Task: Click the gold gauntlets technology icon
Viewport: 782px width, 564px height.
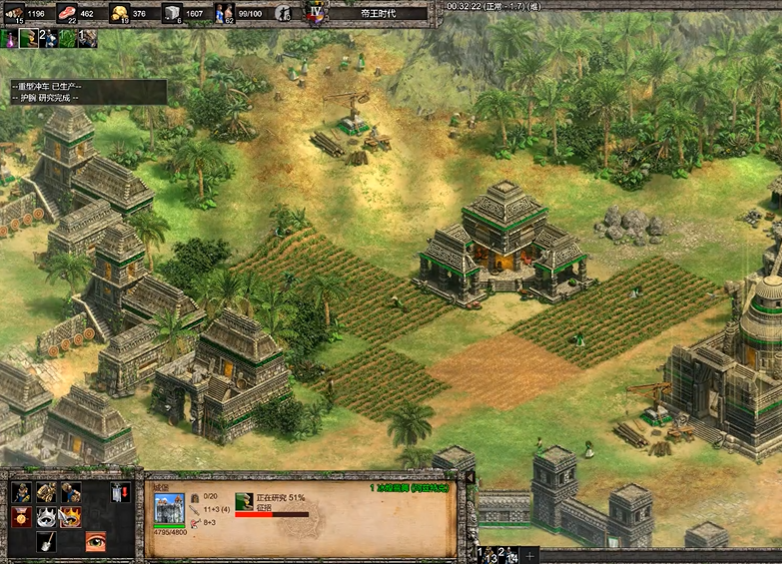Action: pos(46,493)
